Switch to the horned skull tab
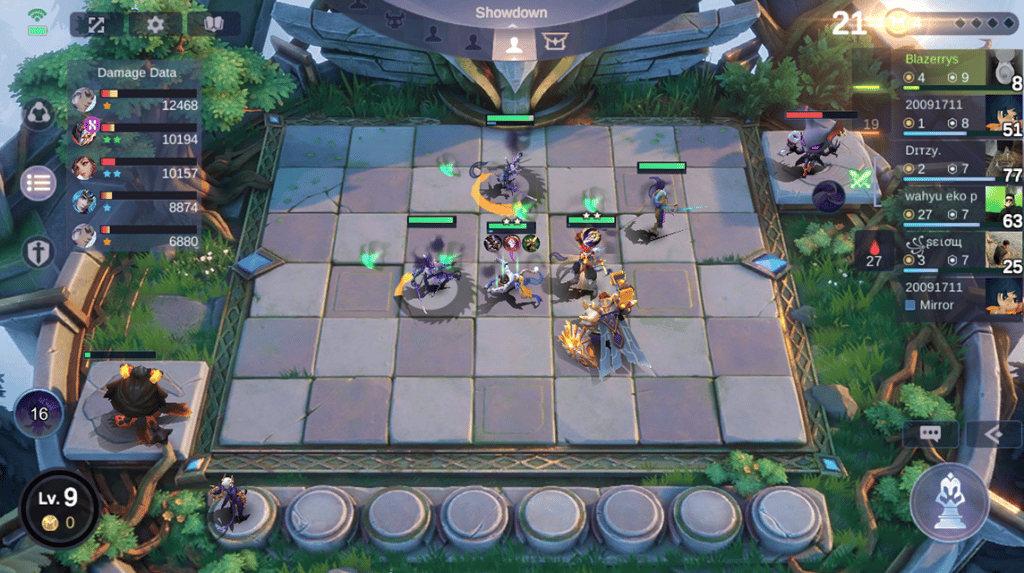 tap(394, 19)
